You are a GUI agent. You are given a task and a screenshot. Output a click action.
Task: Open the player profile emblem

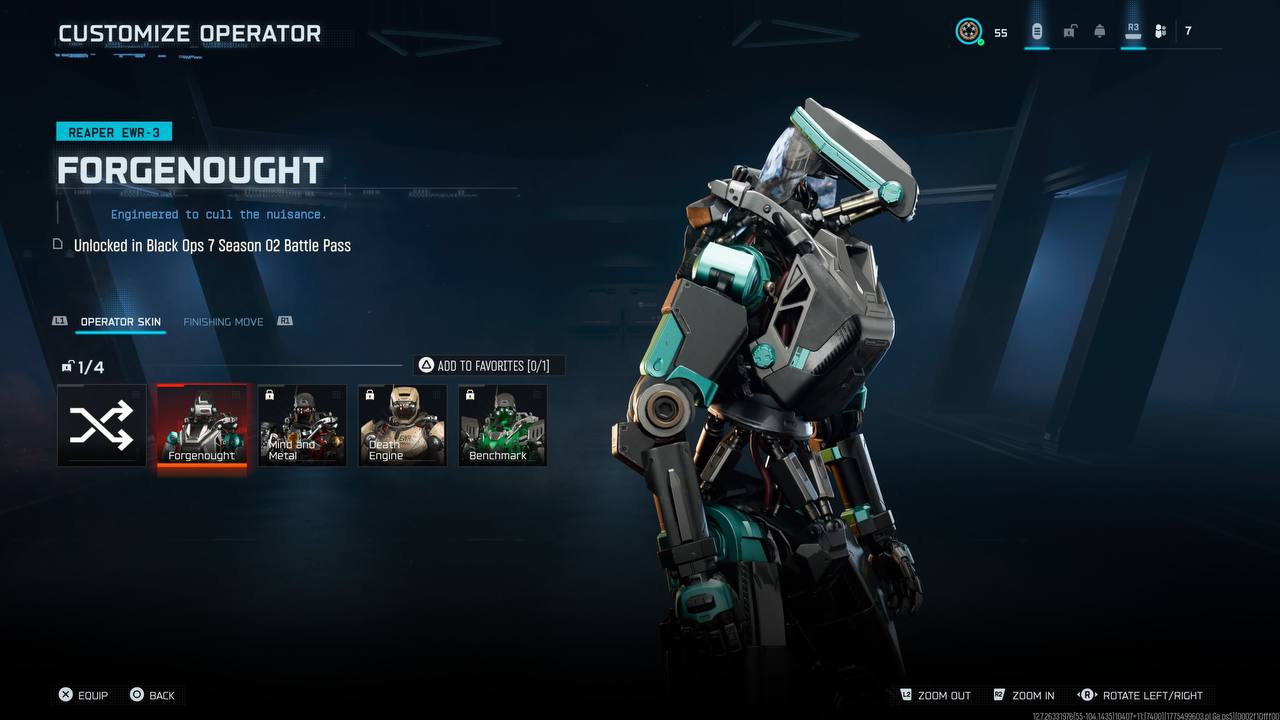point(968,31)
